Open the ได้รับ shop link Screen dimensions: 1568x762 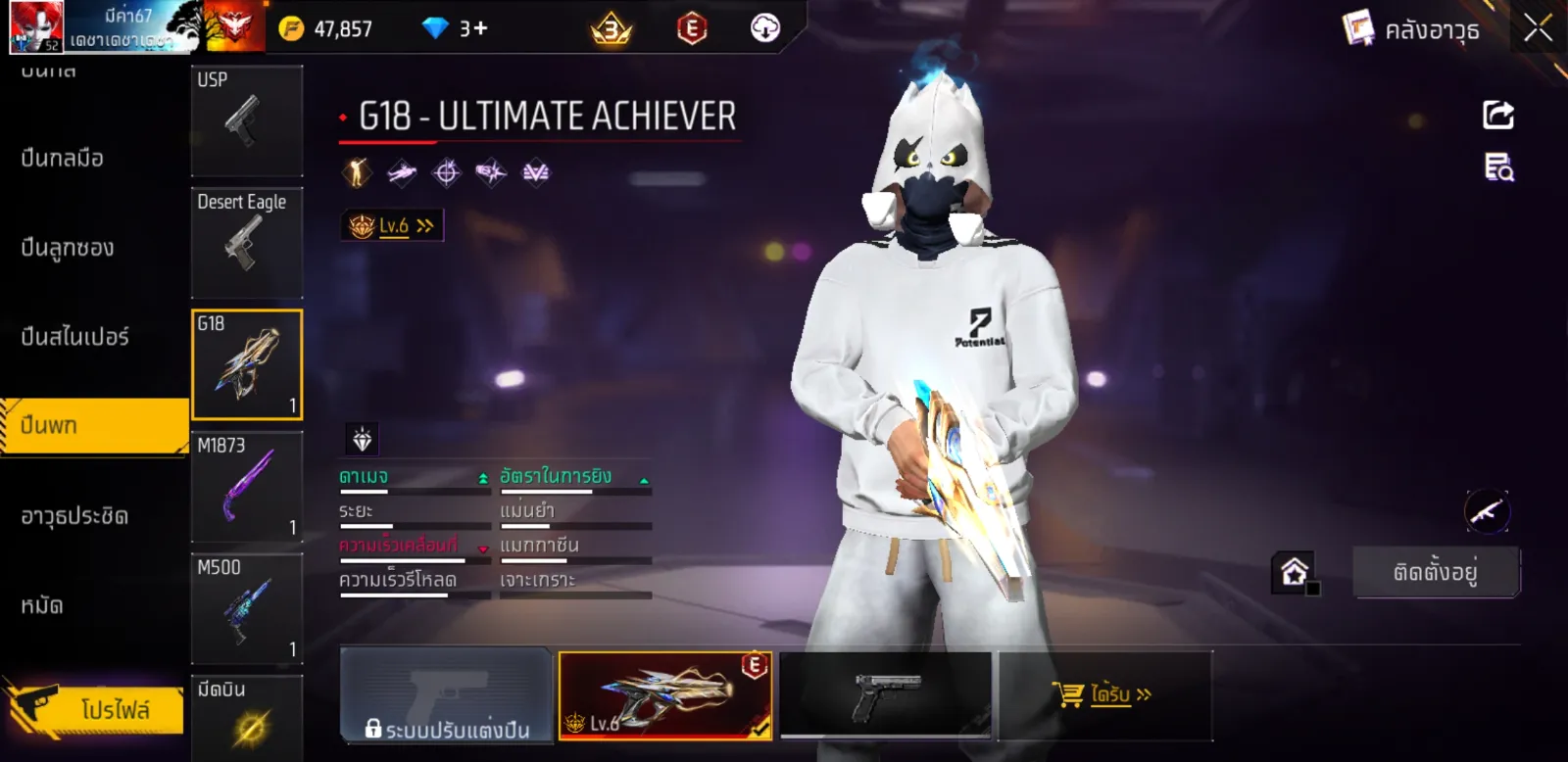click(1103, 695)
